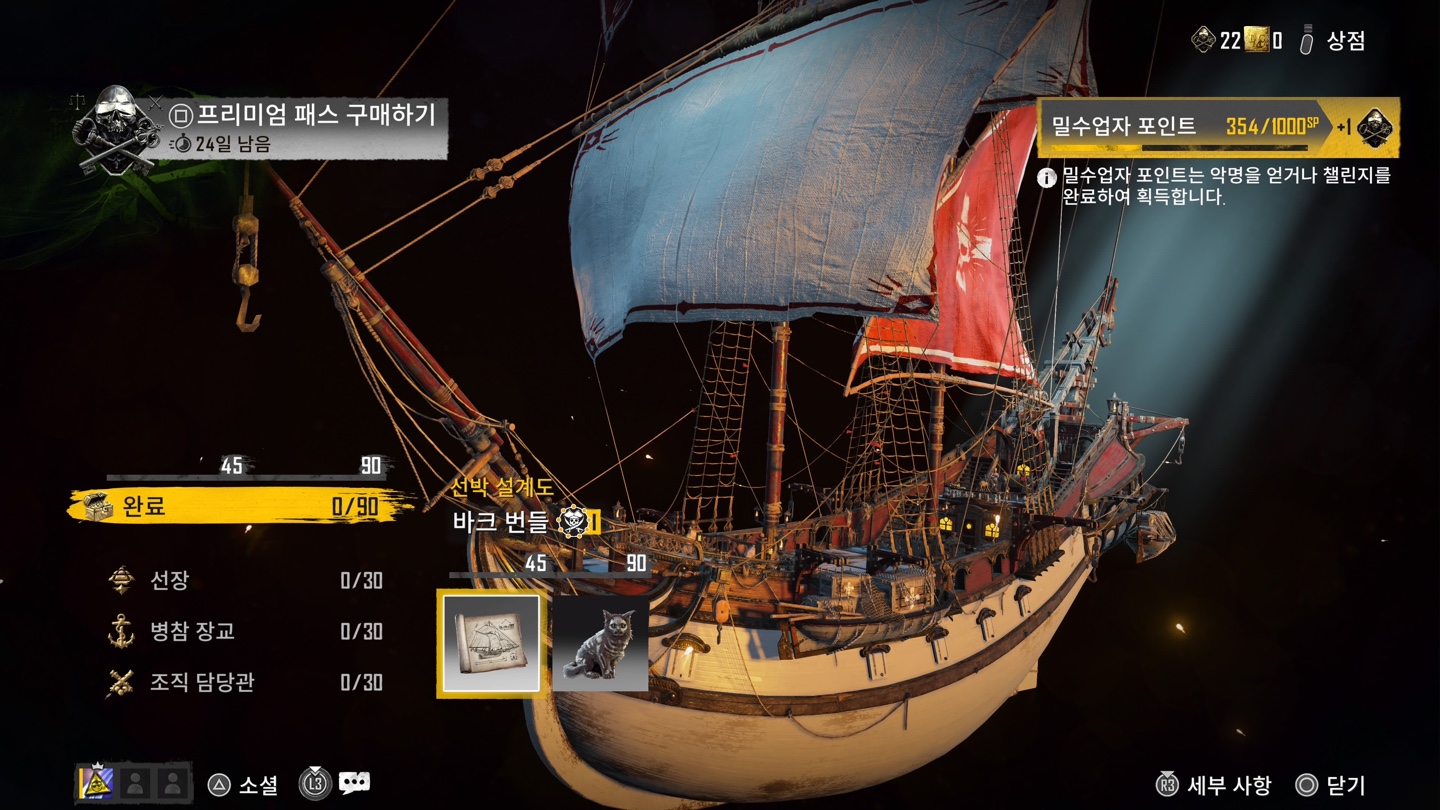
Task: Open the 병참 장교 quartermaster category
Action: tap(245, 631)
